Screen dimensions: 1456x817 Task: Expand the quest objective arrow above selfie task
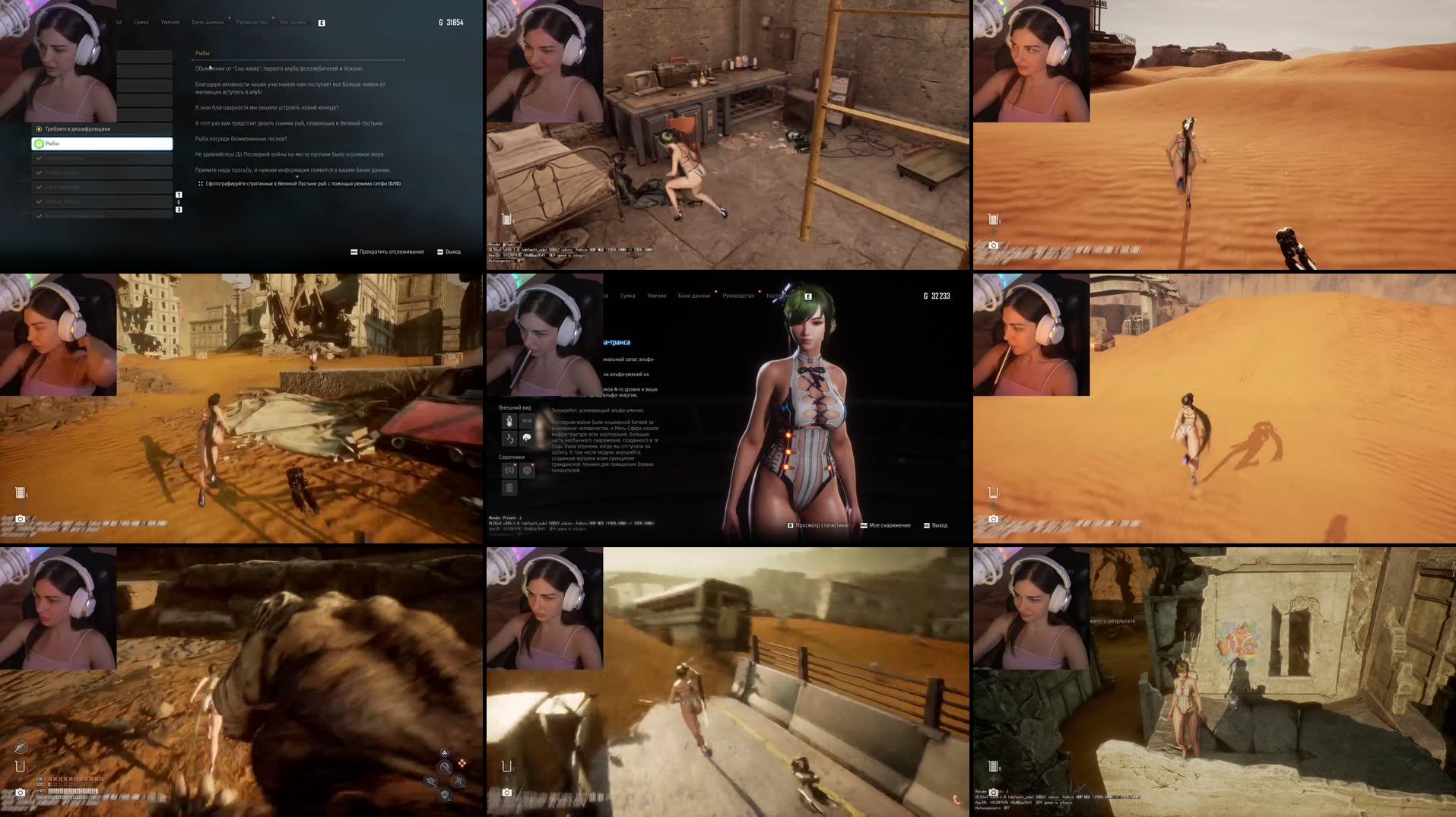coord(297,176)
